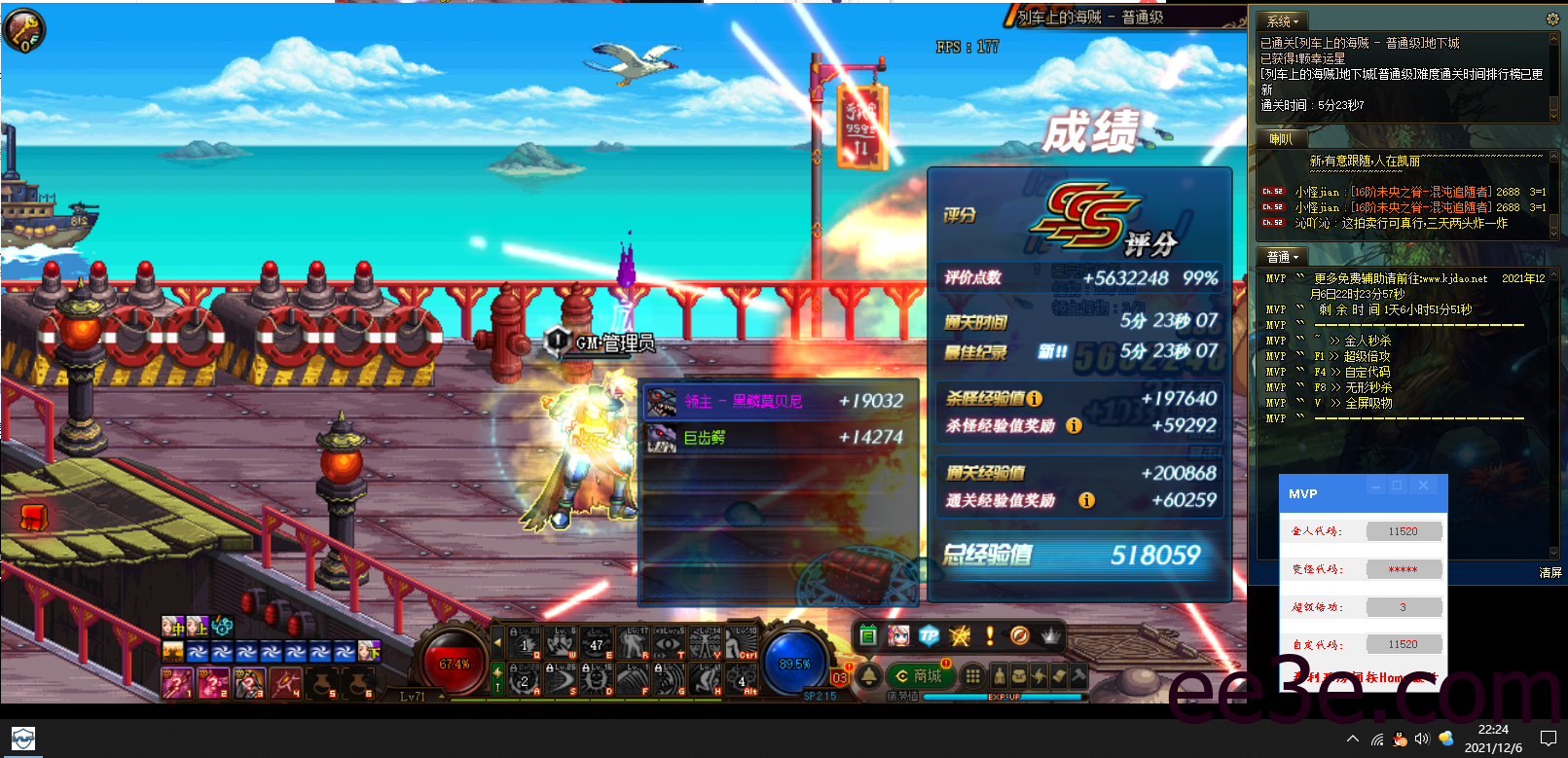Open the 普通 normal channel dropdown

coord(1281,256)
